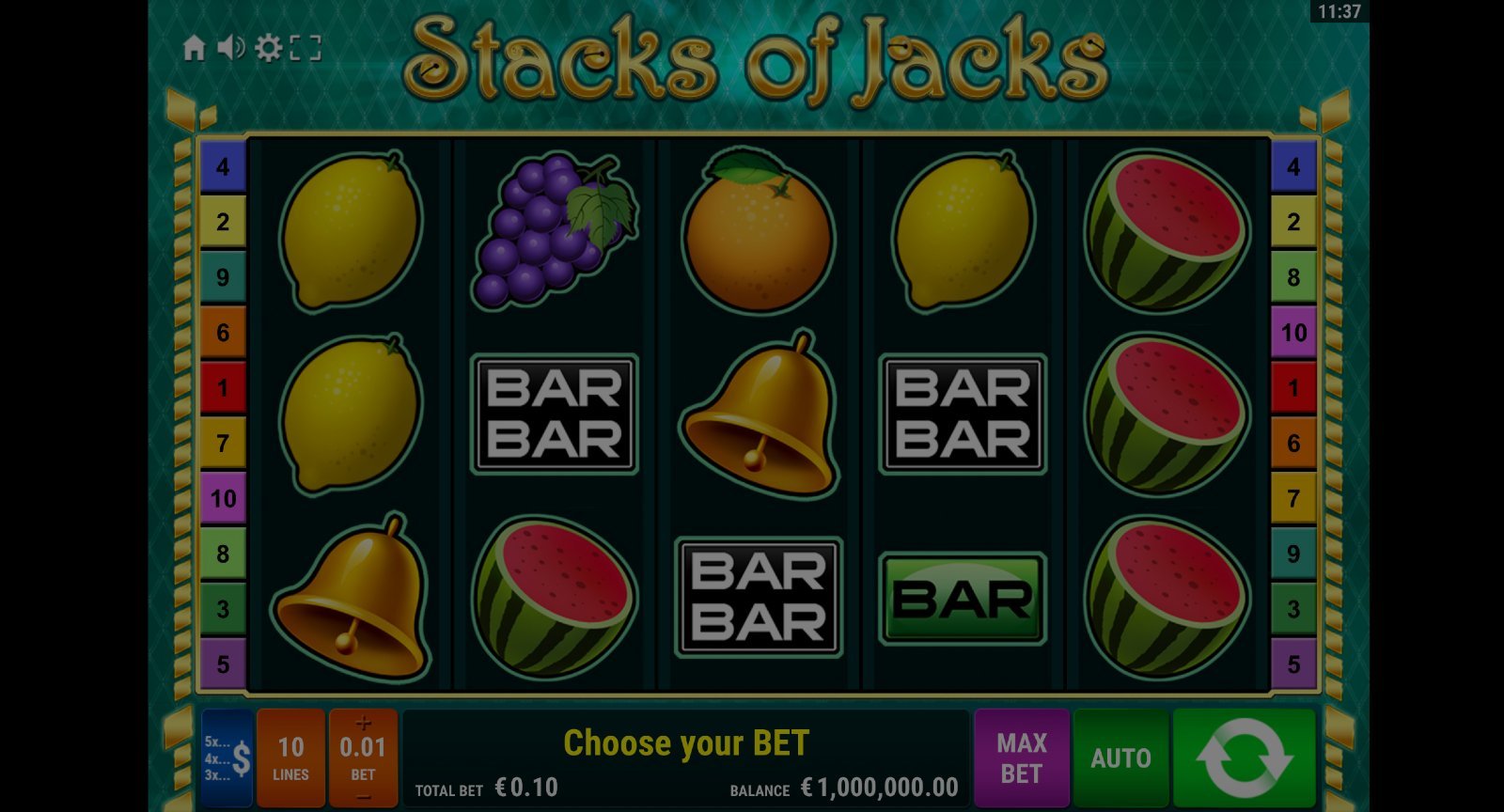Image resolution: width=1504 pixels, height=812 pixels.
Task: Select the 10 Lines button
Action: coord(290,757)
